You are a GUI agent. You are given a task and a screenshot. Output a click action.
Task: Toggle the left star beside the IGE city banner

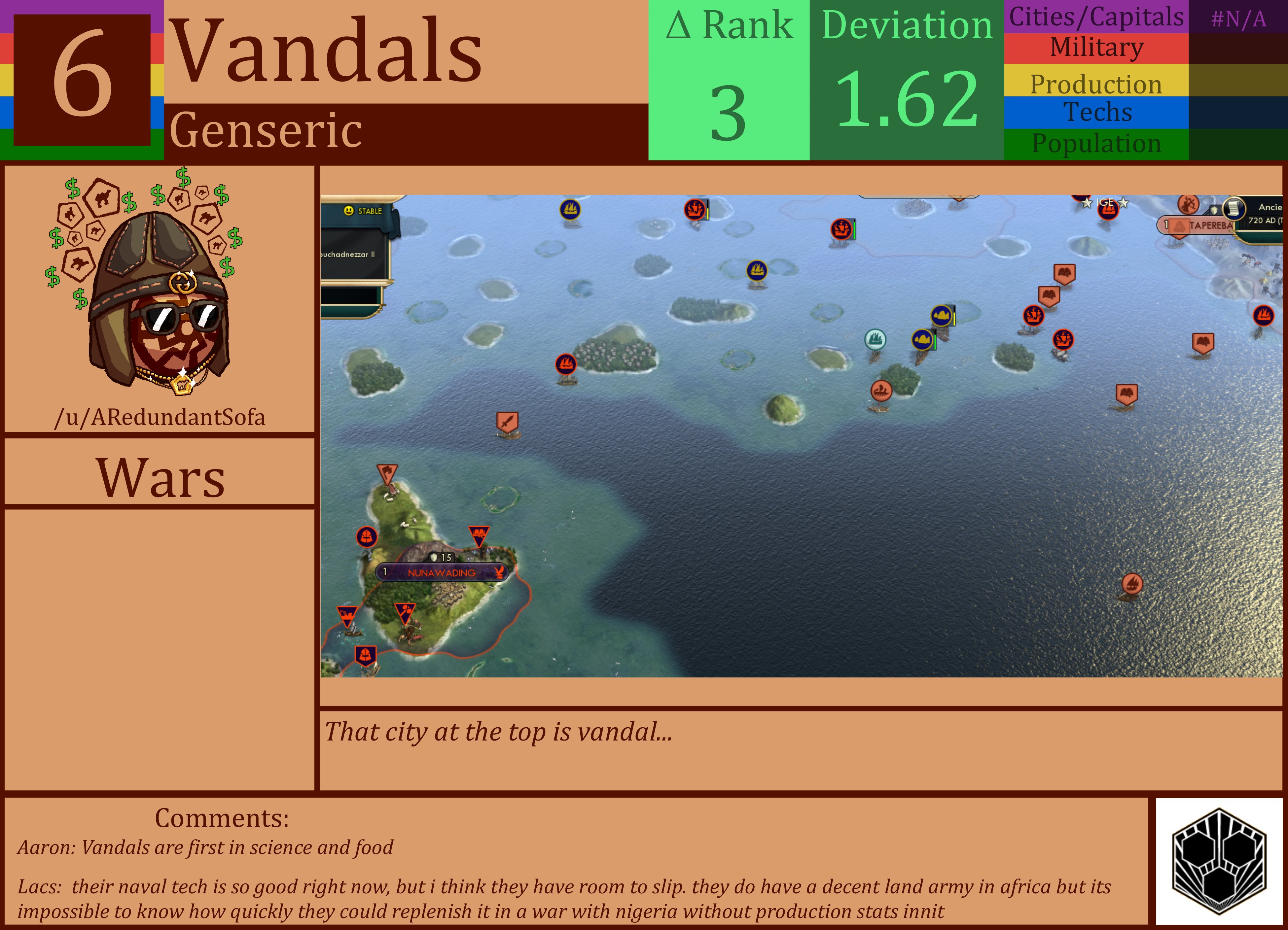(1087, 203)
